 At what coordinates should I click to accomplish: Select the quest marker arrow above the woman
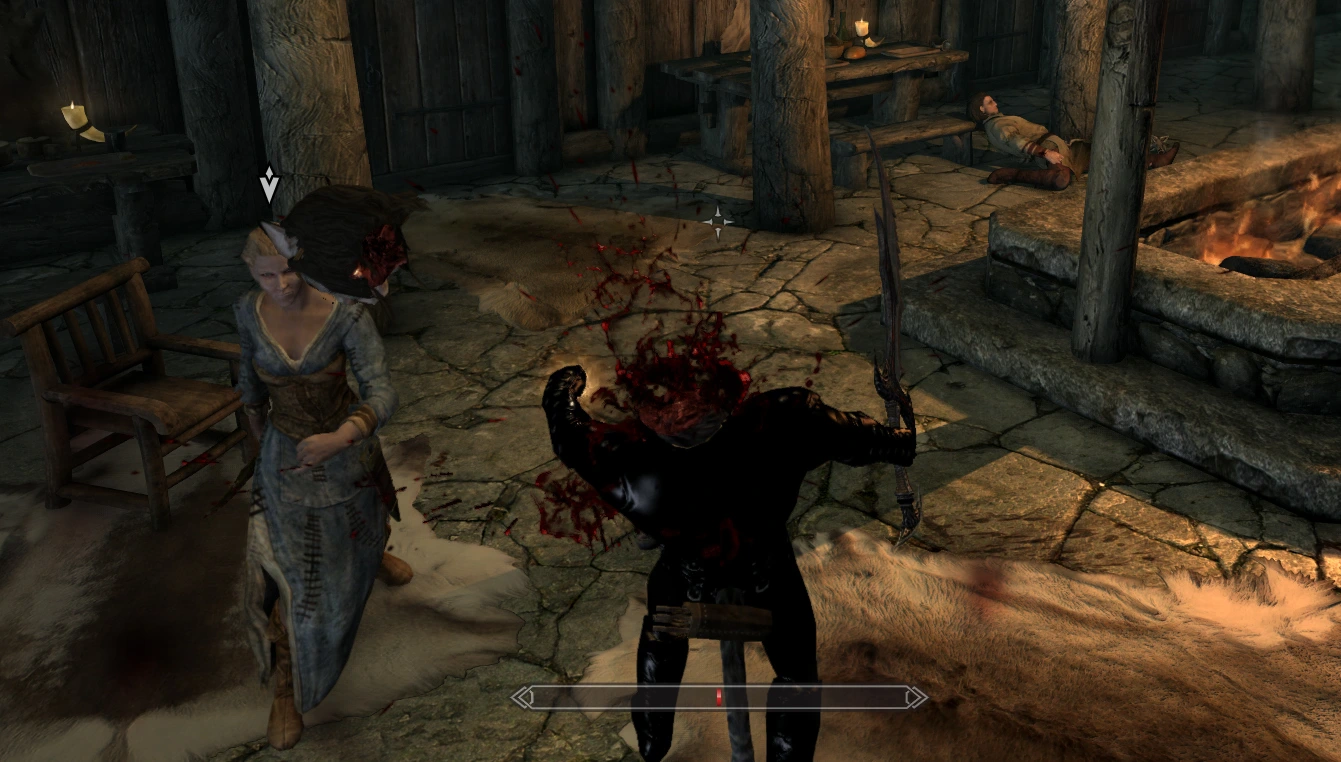pos(269,182)
